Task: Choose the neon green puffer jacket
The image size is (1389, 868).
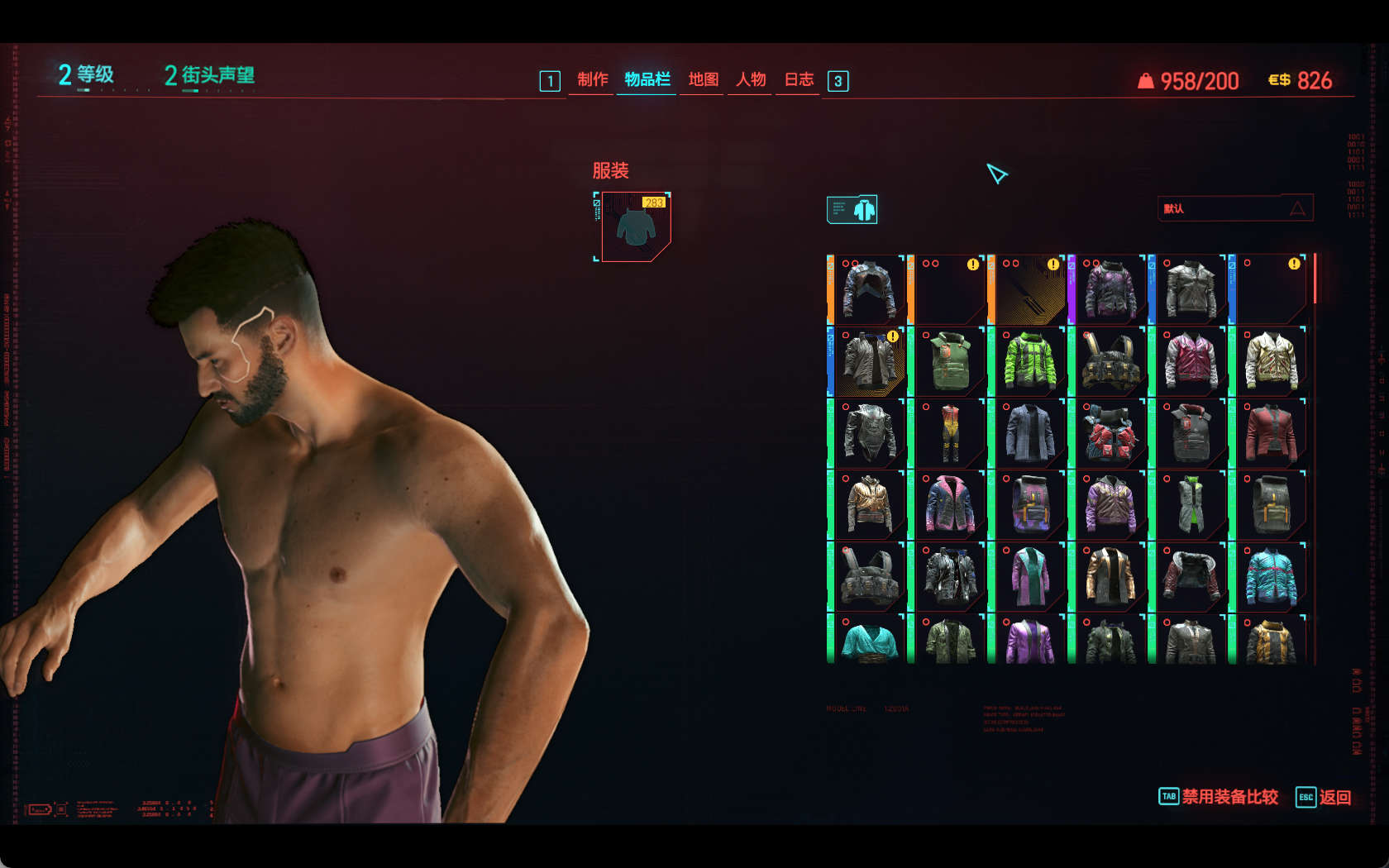Action: coord(1029,362)
